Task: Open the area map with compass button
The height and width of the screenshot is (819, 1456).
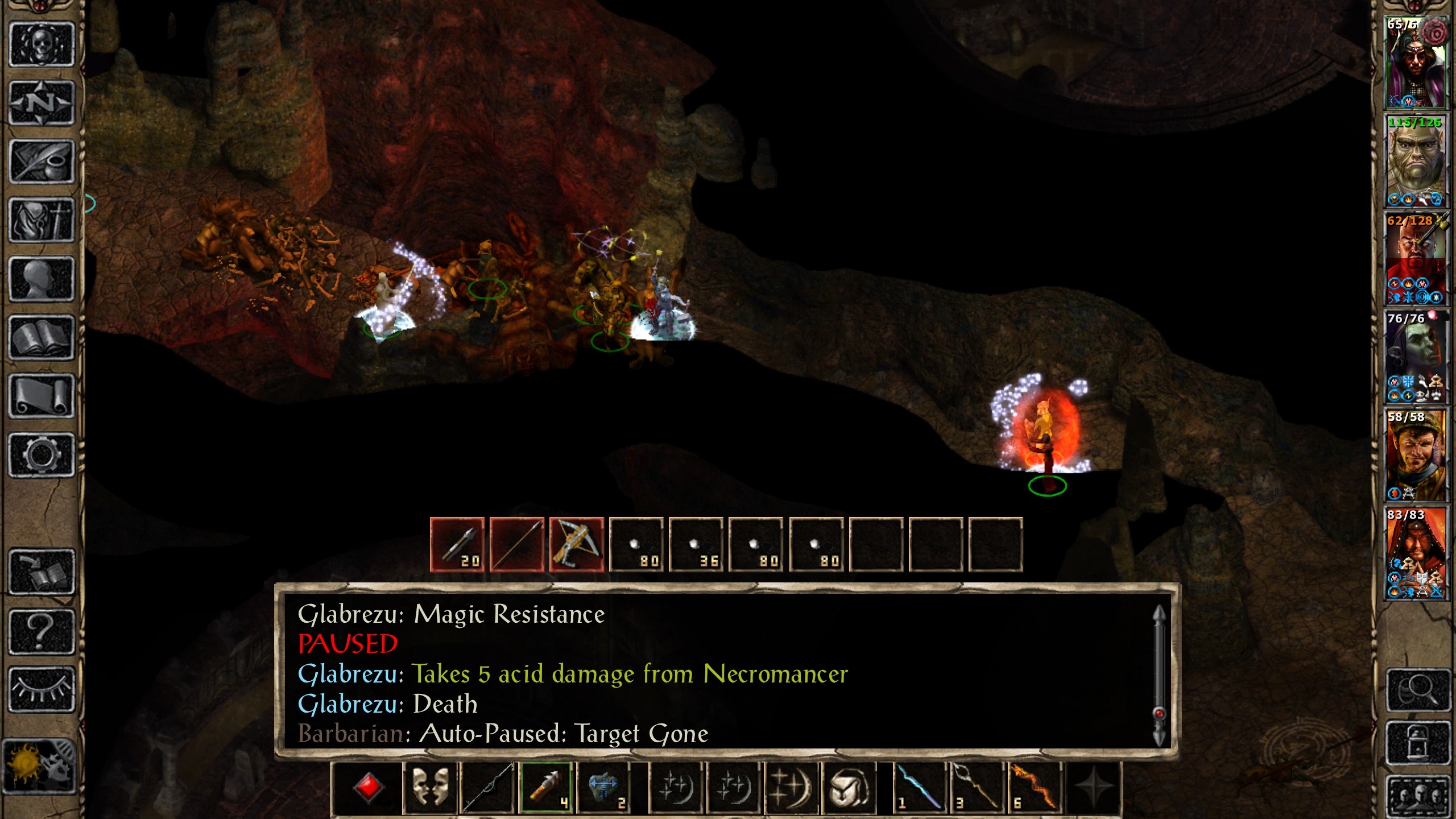Action: (42, 103)
